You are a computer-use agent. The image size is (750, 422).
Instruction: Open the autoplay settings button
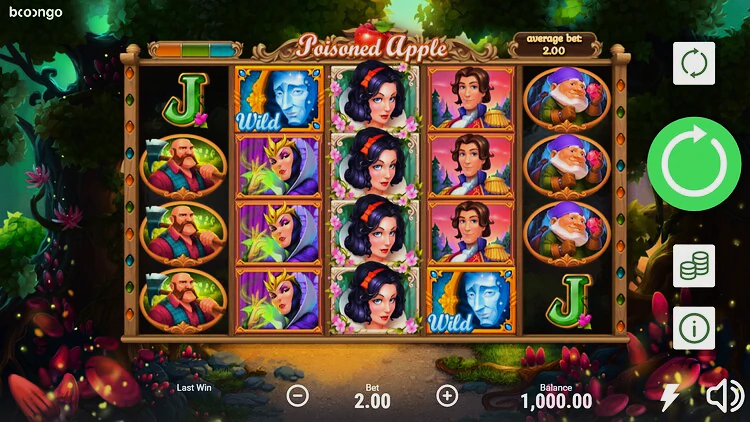[693, 63]
